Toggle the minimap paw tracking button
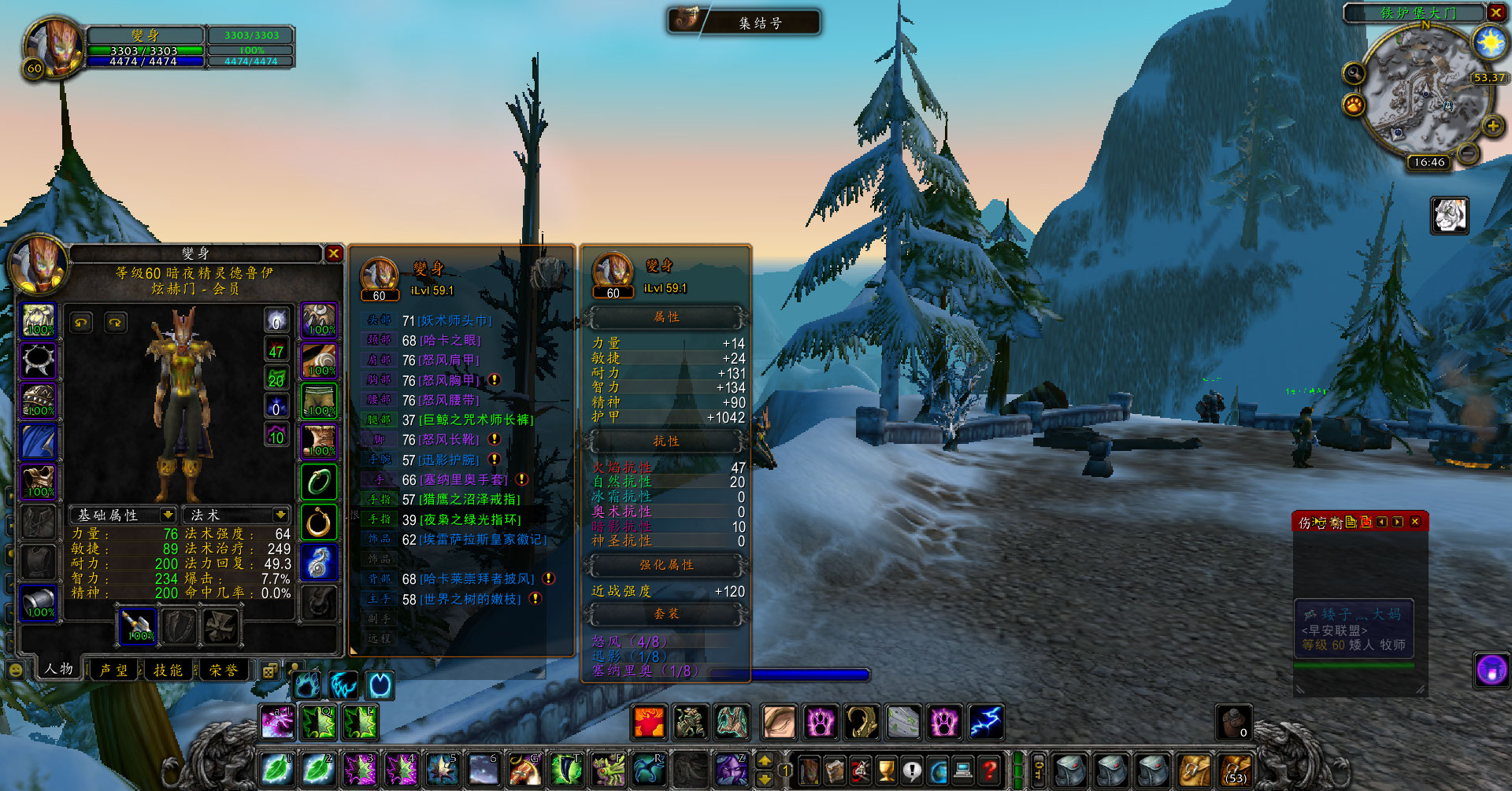The width and height of the screenshot is (1512, 791). point(1354,104)
